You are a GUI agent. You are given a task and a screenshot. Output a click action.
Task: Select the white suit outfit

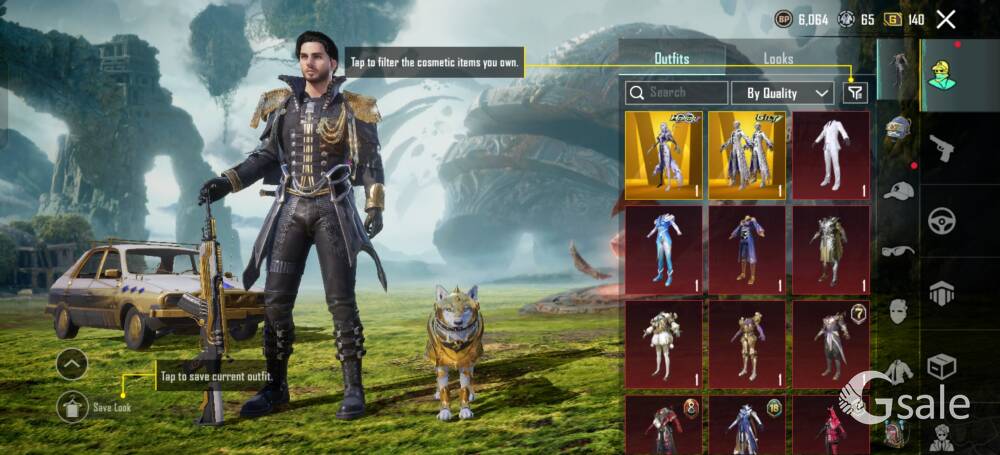point(831,155)
